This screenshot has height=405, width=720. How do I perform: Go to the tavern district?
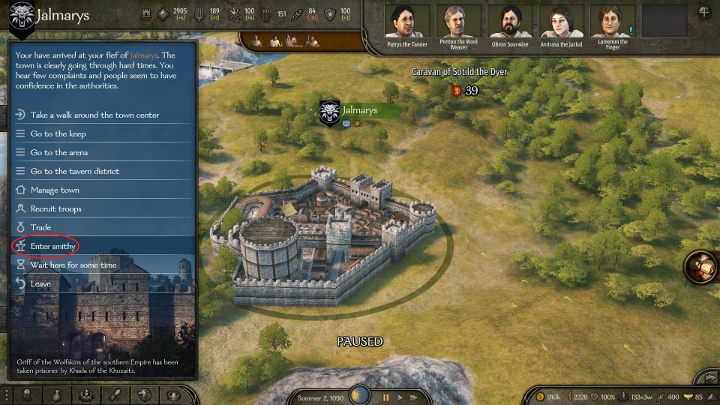pyautogui.click(x=75, y=171)
